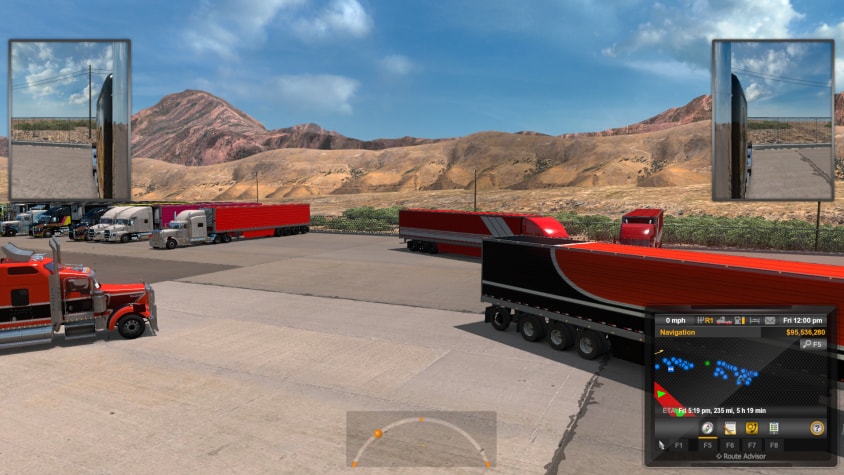
Task: Select the rest bed icon
Action: pyautogui.click(x=753, y=321)
